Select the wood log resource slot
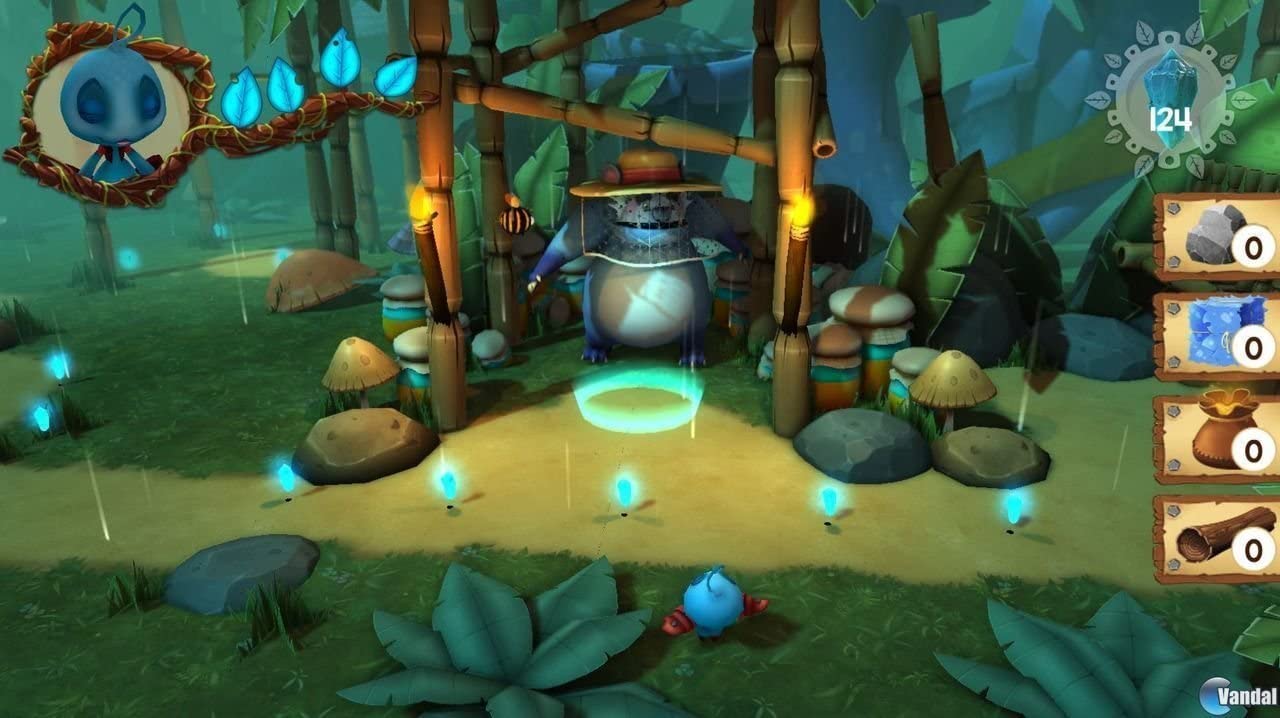1280x718 pixels. (1218, 541)
